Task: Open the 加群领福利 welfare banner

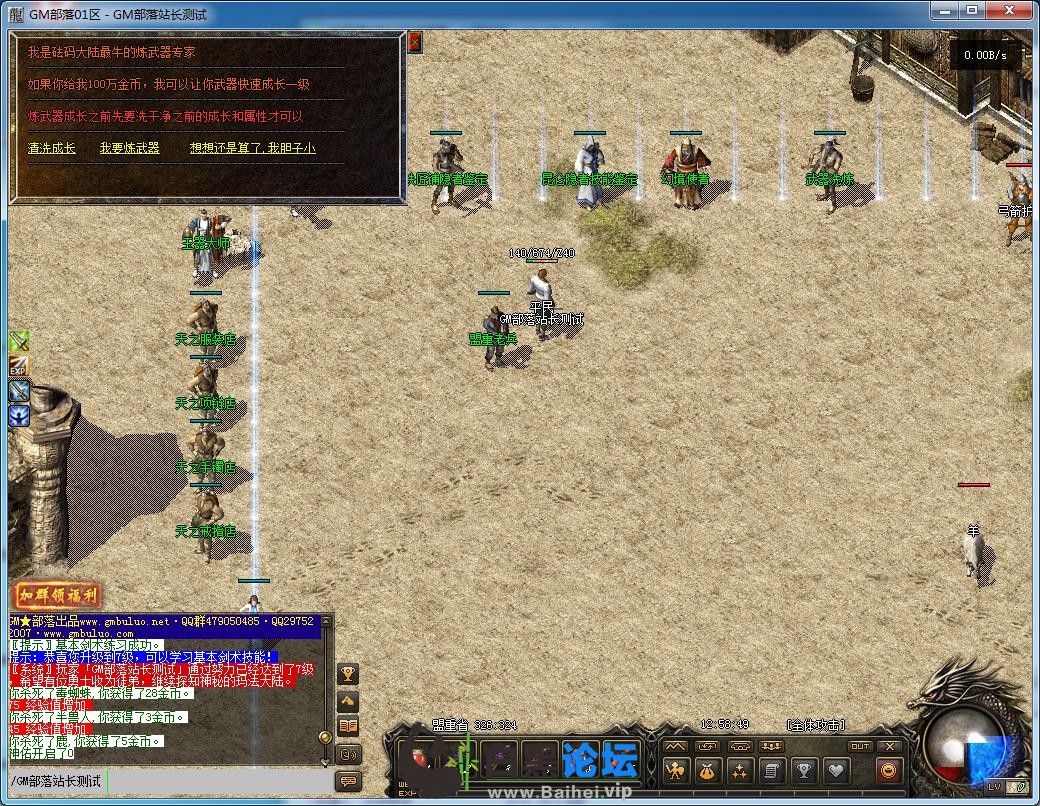Action: [x=58, y=596]
